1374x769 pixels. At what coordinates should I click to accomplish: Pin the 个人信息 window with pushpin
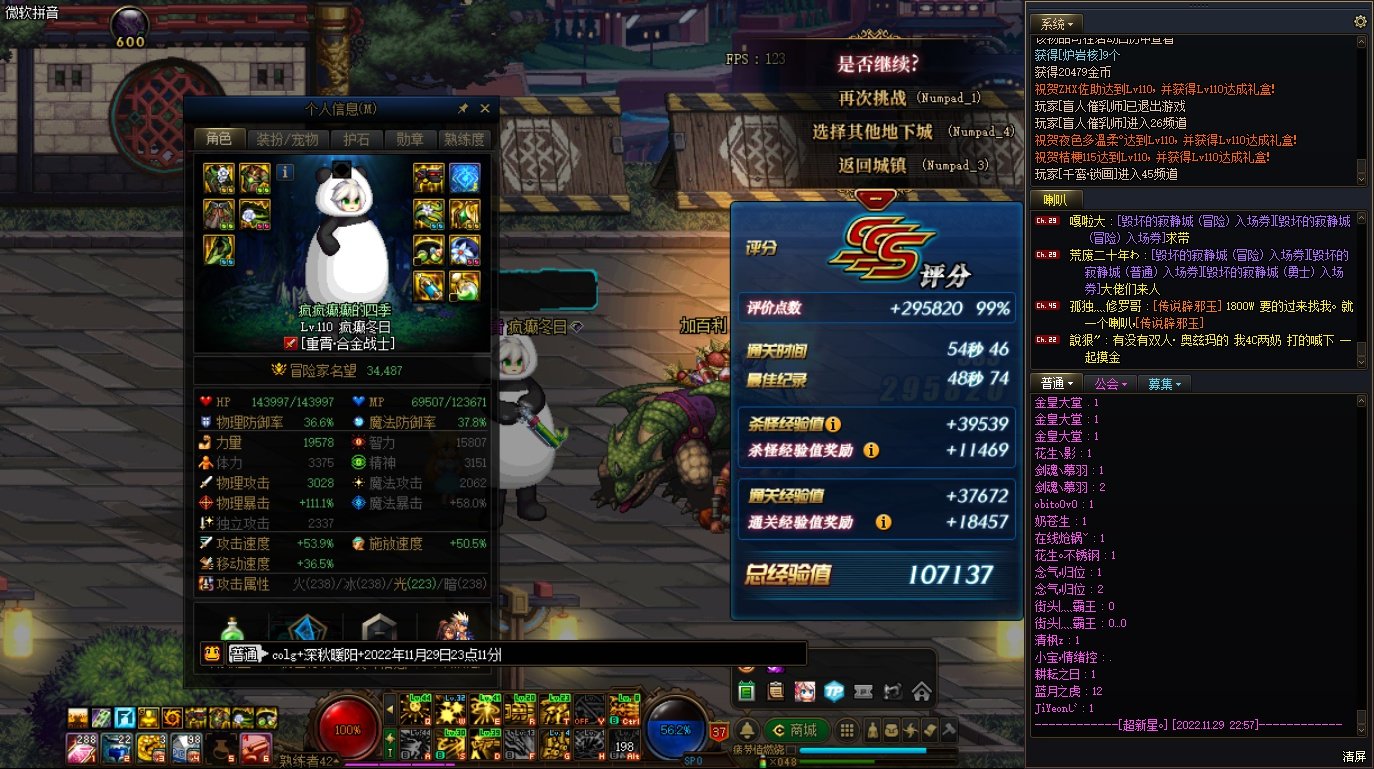point(463,109)
